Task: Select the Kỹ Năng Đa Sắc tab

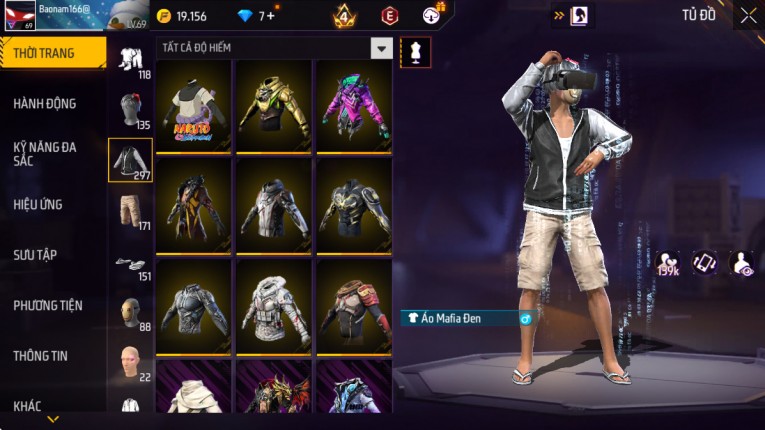Action: 45,153
